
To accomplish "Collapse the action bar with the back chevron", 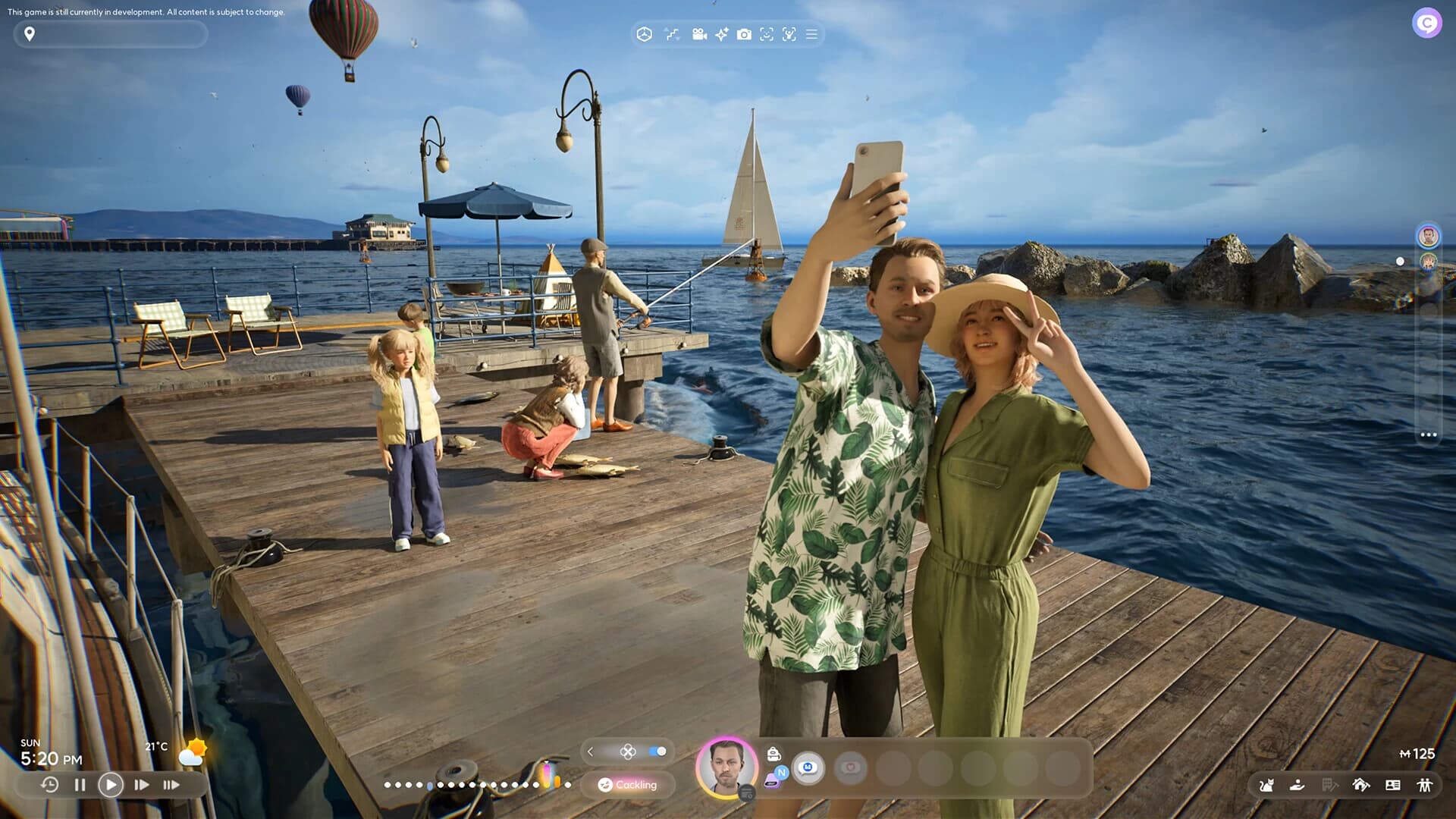I will coord(590,752).
